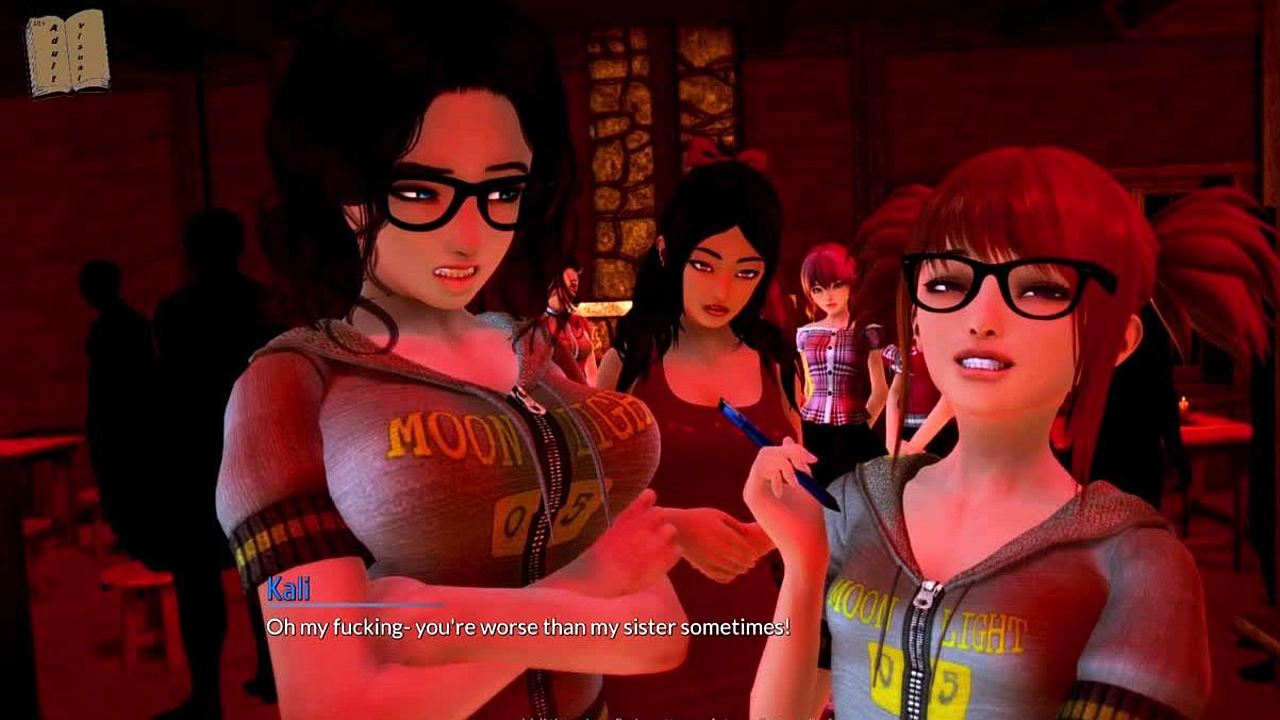Click the Adult Visual book logo
1280x720 pixels.
67,52
